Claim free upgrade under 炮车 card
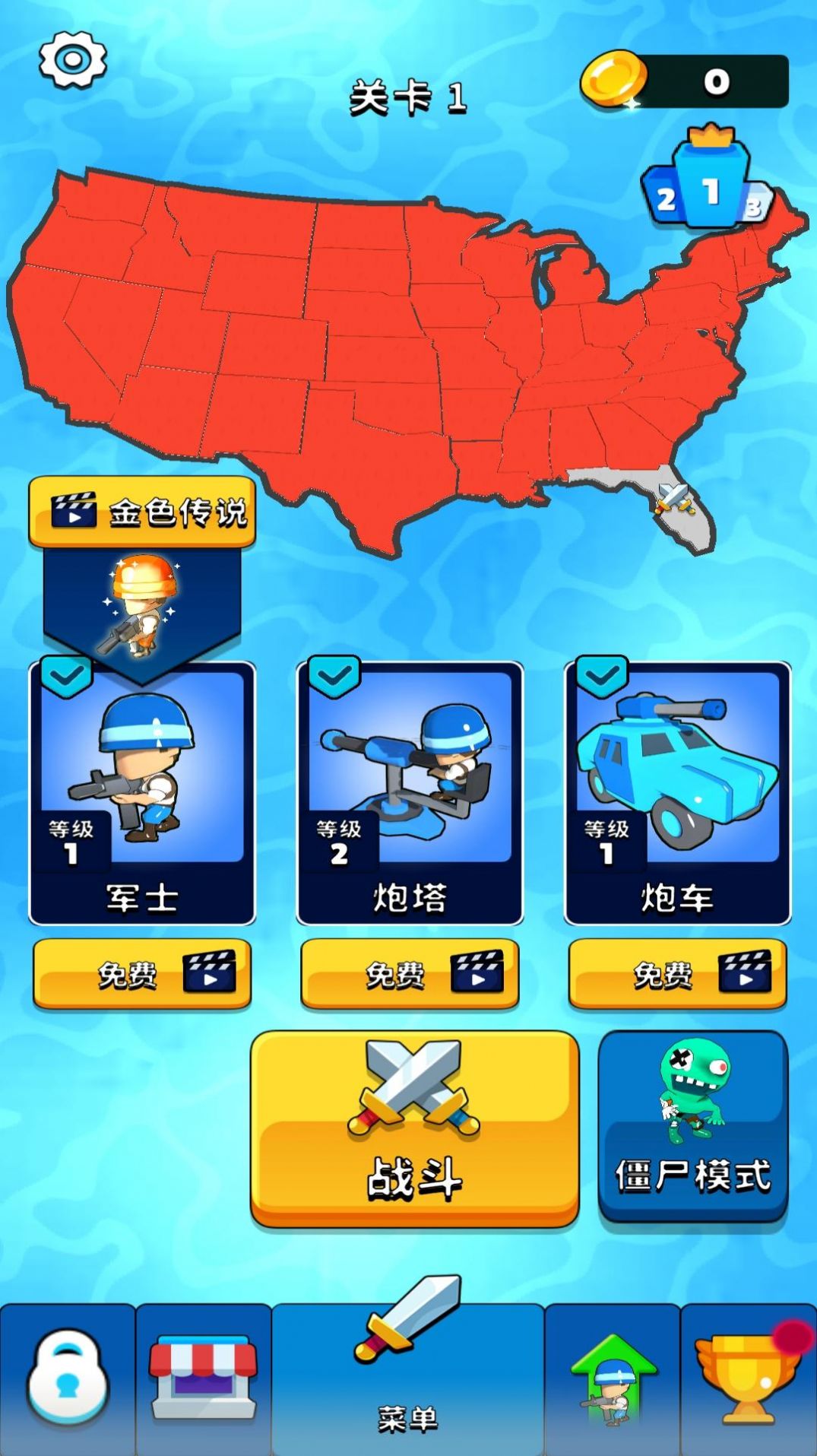The image size is (817, 1456). [x=677, y=974]
